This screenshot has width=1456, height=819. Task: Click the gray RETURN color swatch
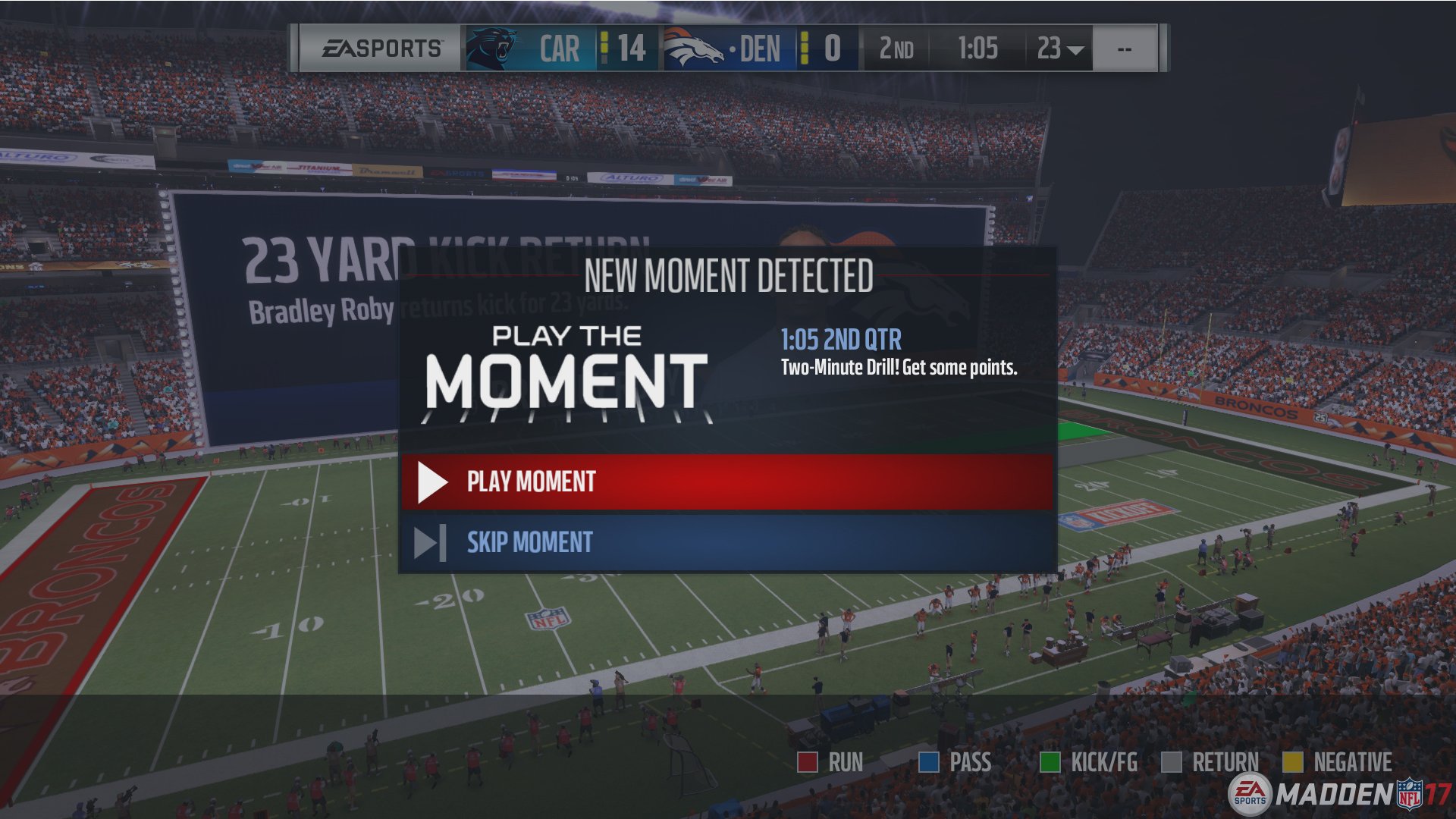(x=1173, y=761)
